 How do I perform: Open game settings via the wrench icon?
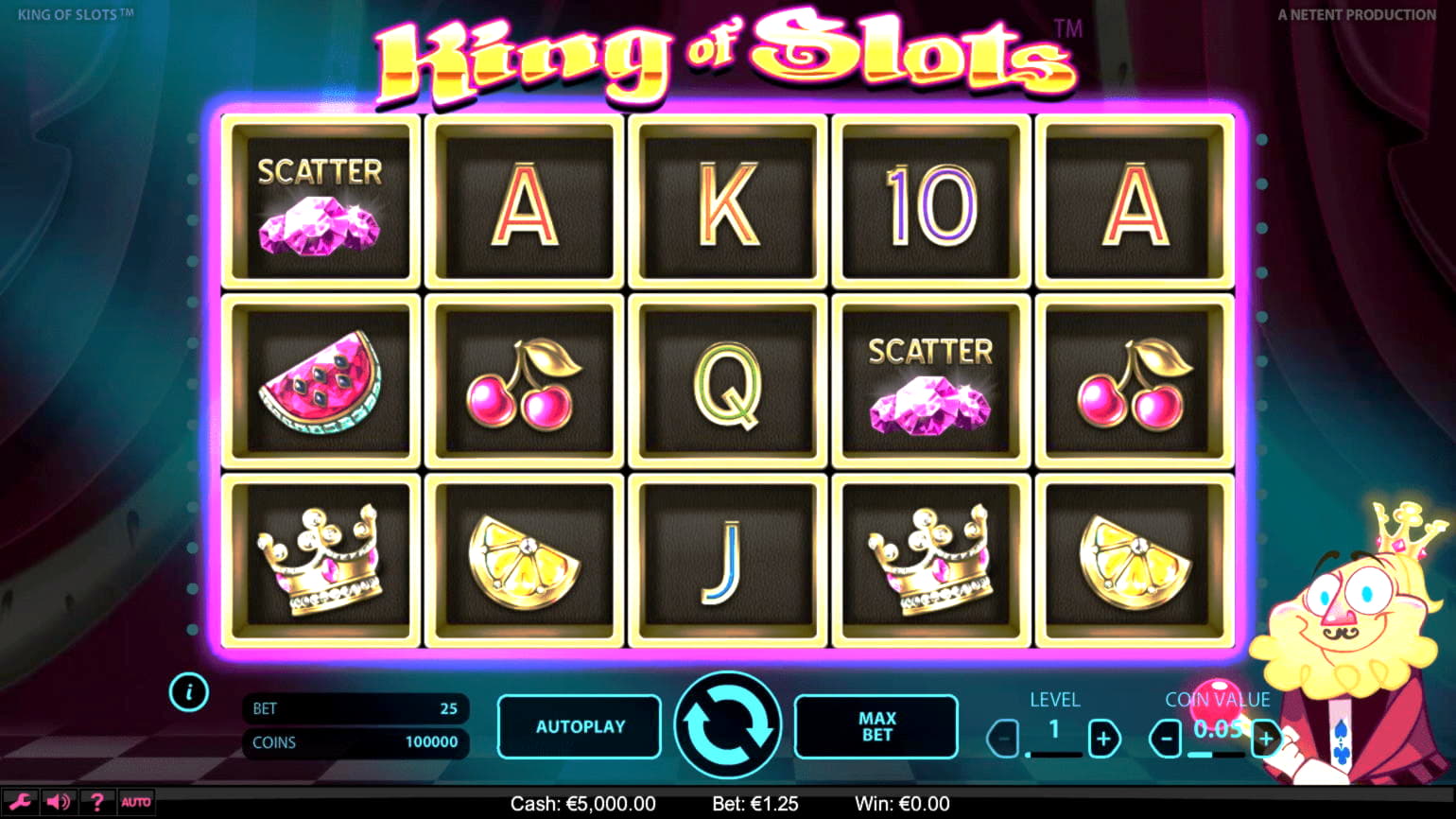coord(20,802)
